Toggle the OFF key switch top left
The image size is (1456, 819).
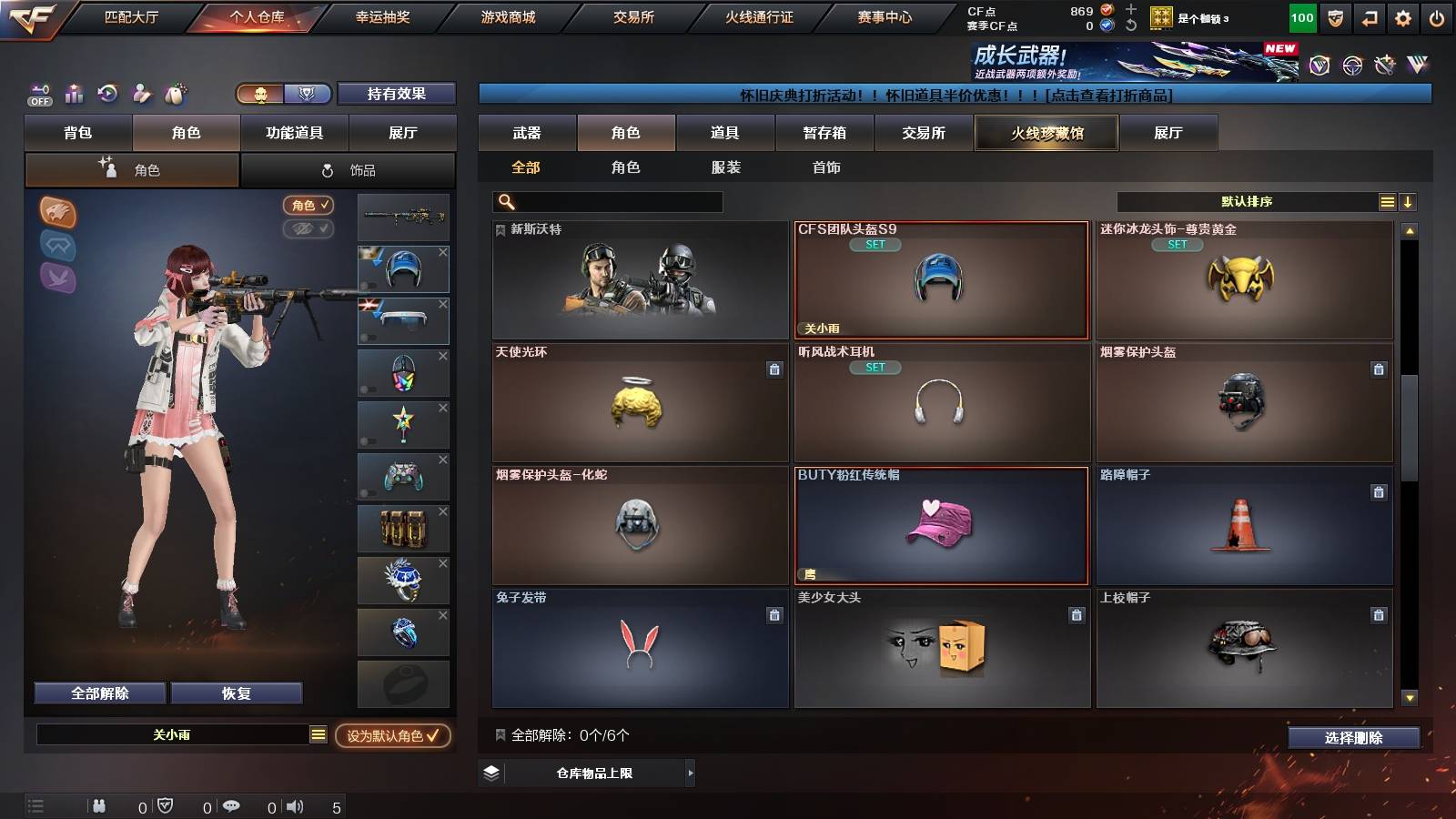point(38,94)
